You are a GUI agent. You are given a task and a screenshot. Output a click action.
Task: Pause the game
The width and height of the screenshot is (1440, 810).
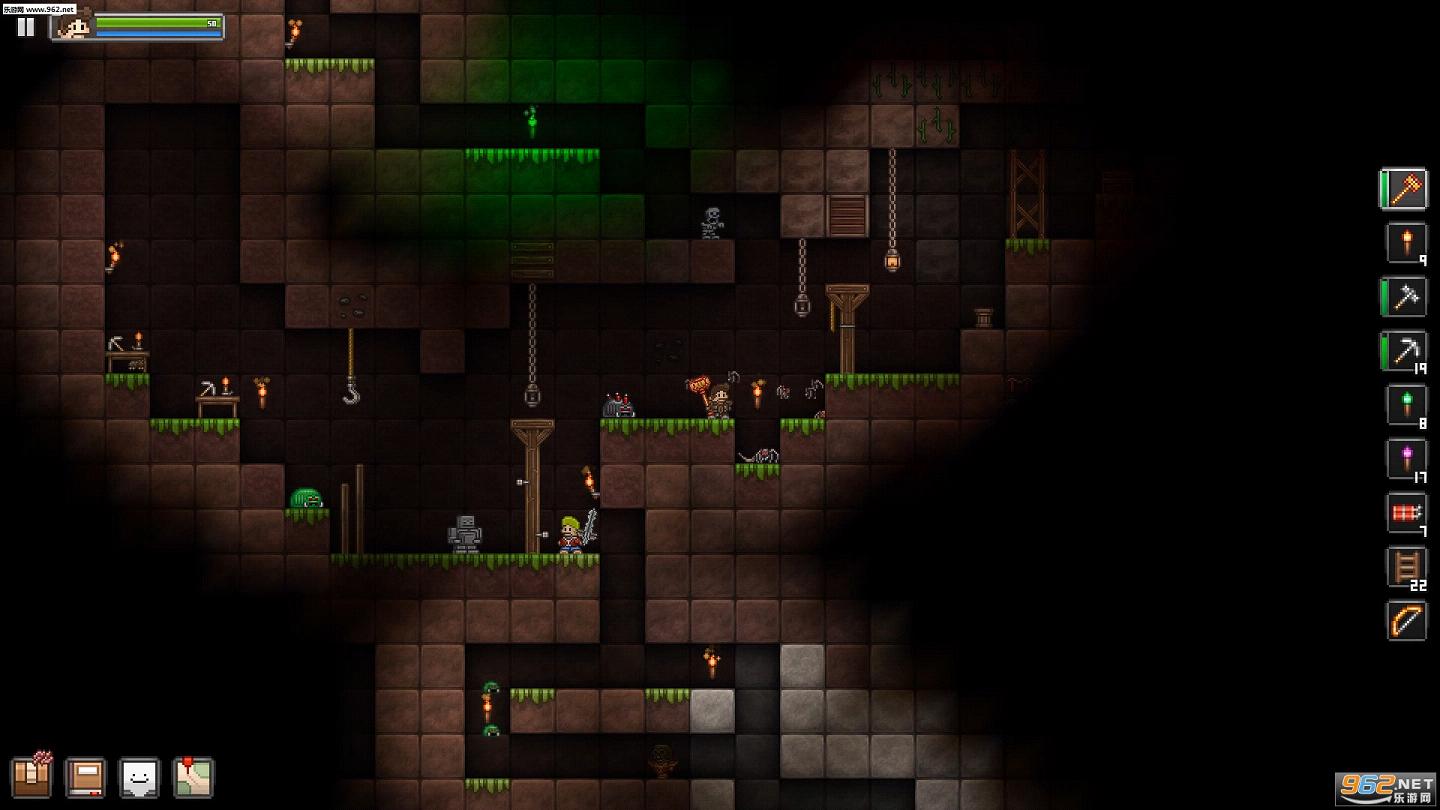point(26,27)
